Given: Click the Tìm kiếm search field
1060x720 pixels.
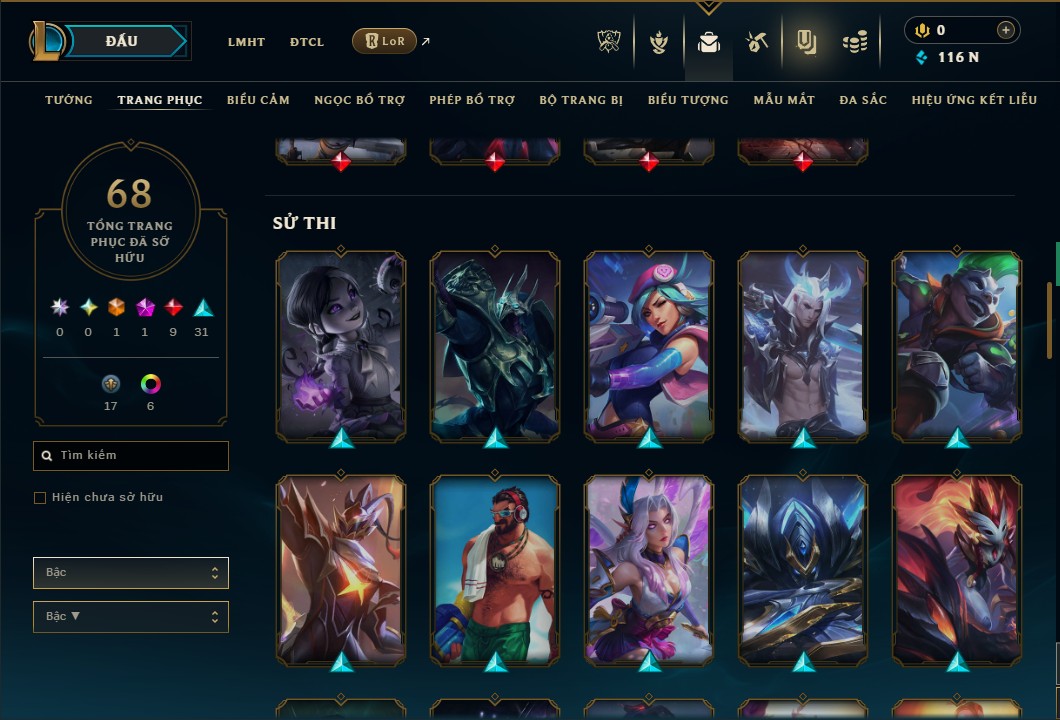Looking at the screenshot, I should (x=131, y=456).
